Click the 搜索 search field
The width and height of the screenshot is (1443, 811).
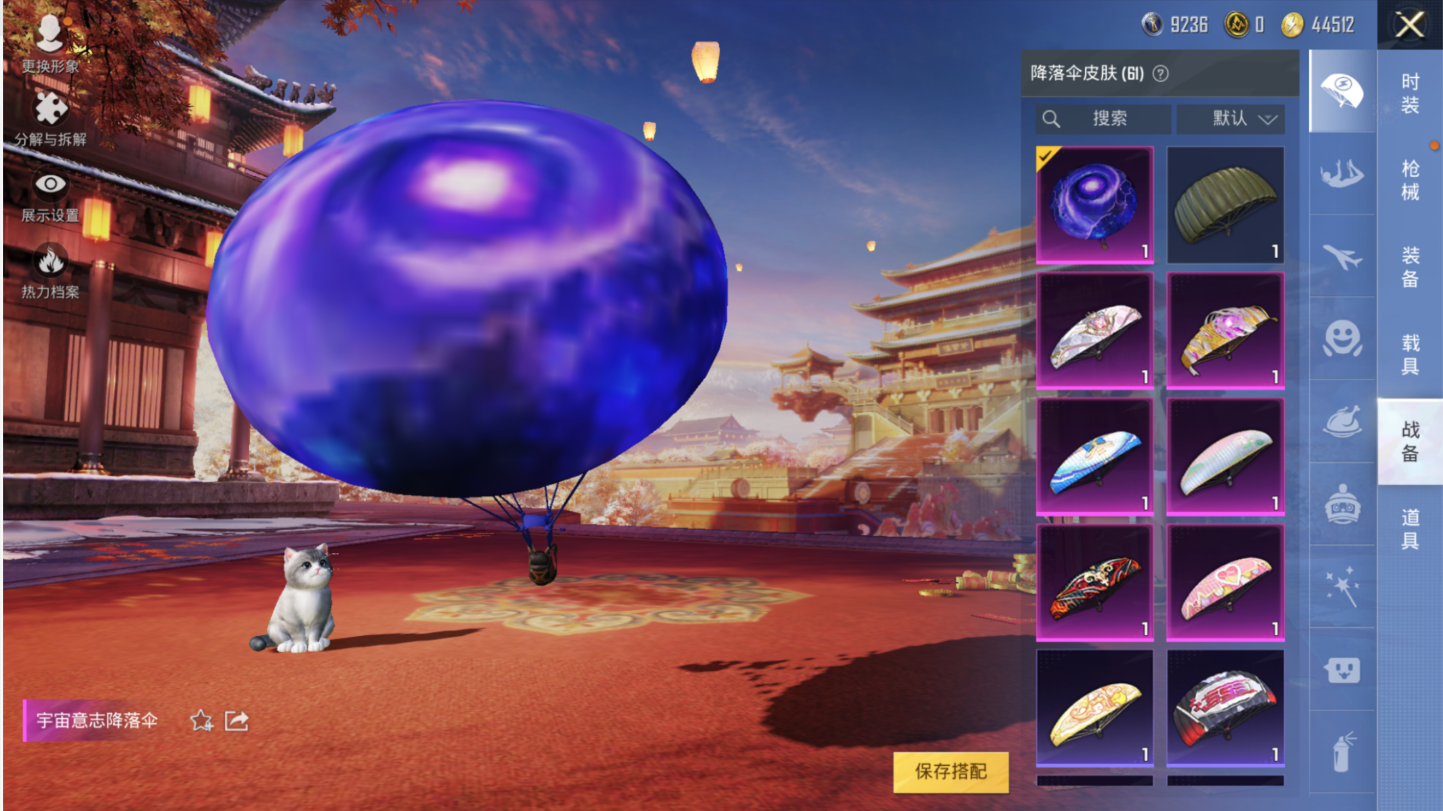pyautogui.click(x=1103, y=119)
